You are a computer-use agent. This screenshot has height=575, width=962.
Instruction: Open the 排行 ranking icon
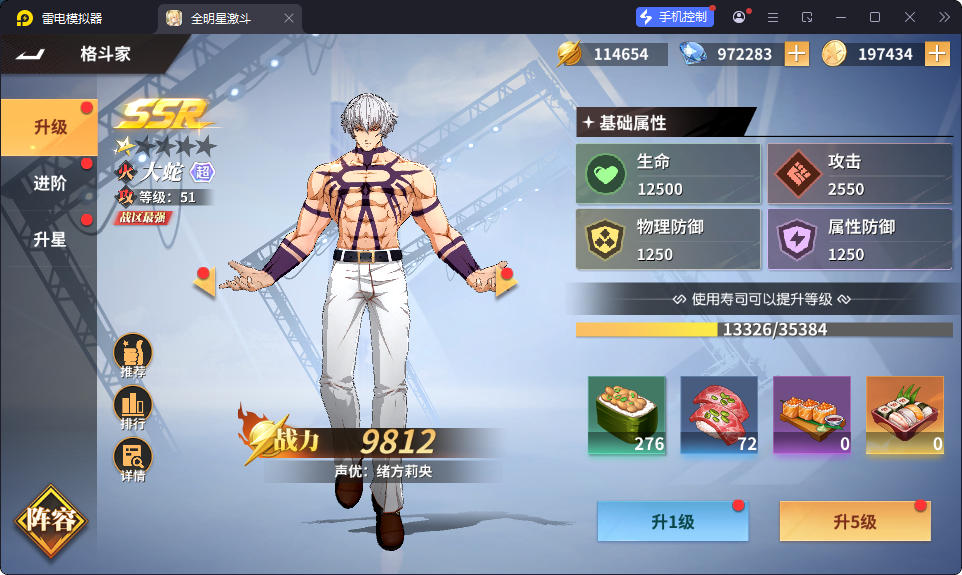[133, 407]
